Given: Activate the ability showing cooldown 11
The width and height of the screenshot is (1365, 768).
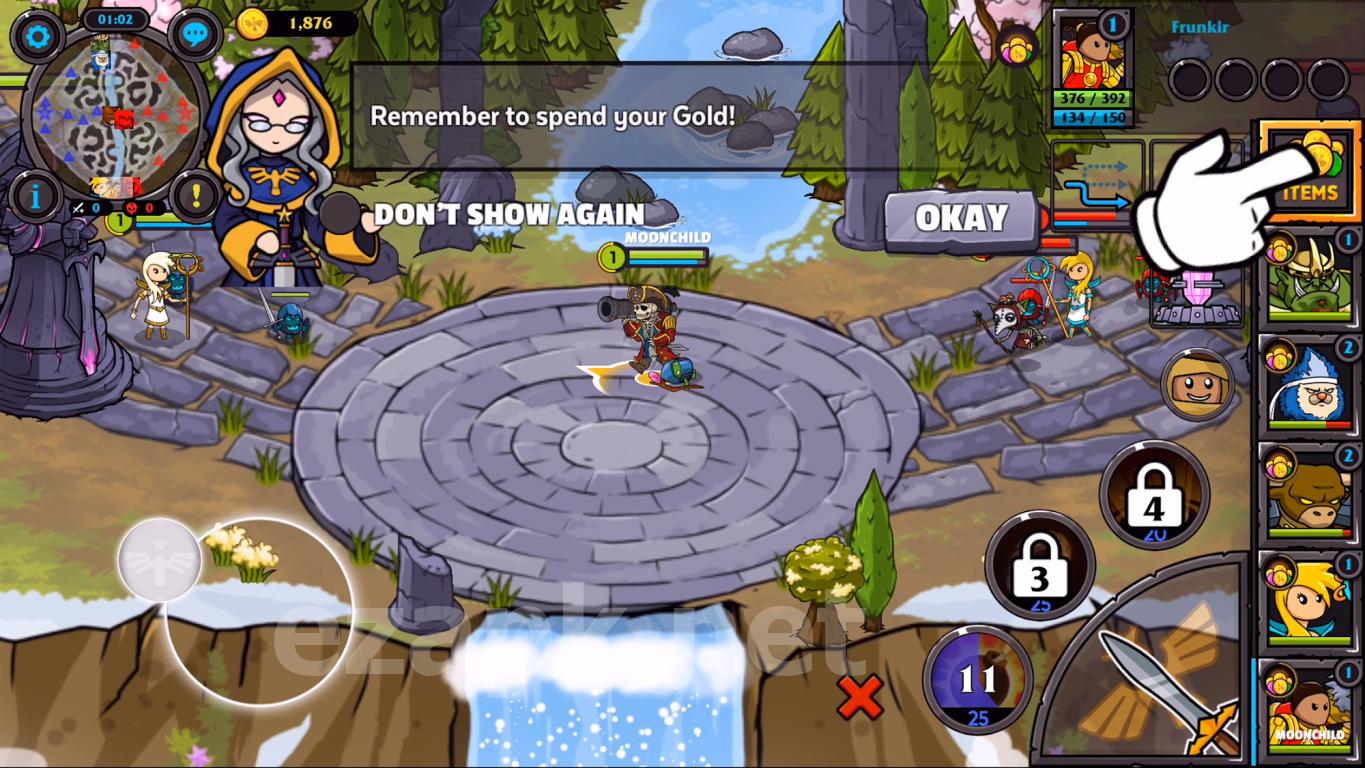Looking at the screenshot, I should point(977,679).
